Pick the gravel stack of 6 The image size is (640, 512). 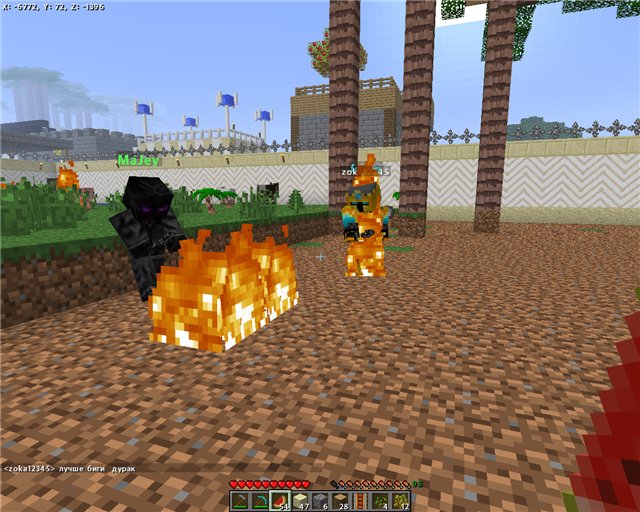tap(320, 500)
